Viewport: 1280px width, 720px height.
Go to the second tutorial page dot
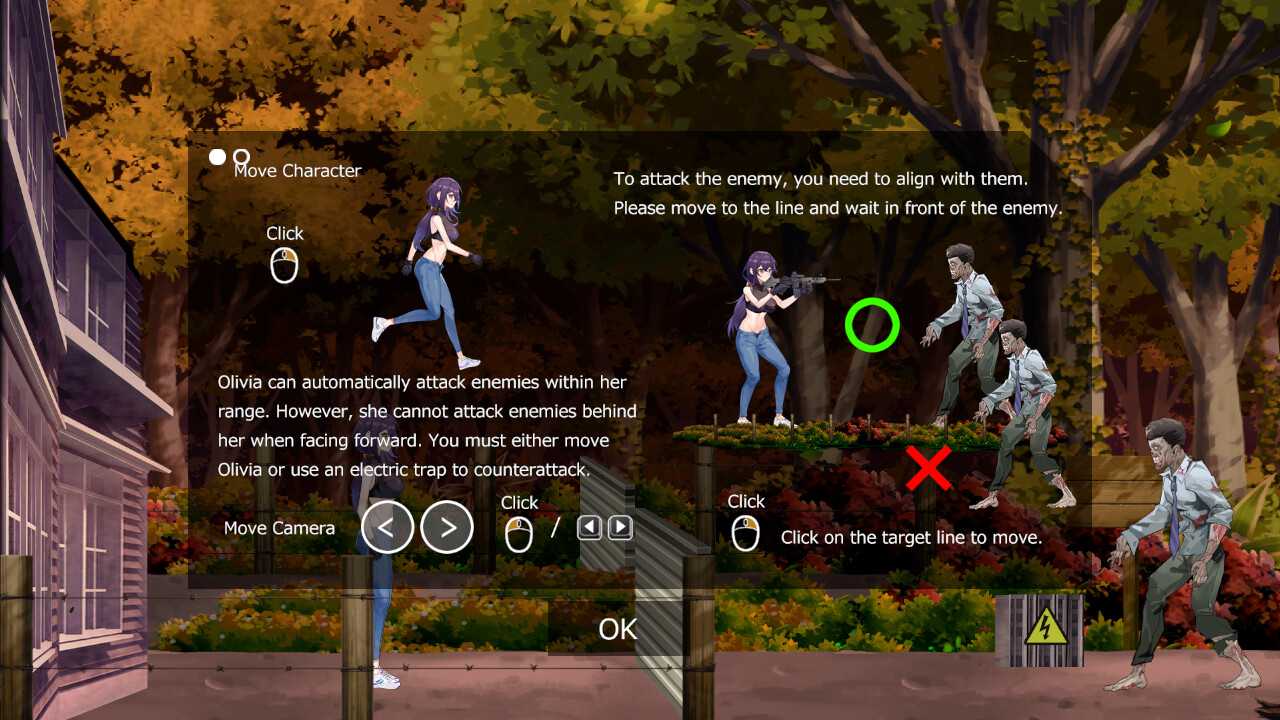click(x=241, y=157)
